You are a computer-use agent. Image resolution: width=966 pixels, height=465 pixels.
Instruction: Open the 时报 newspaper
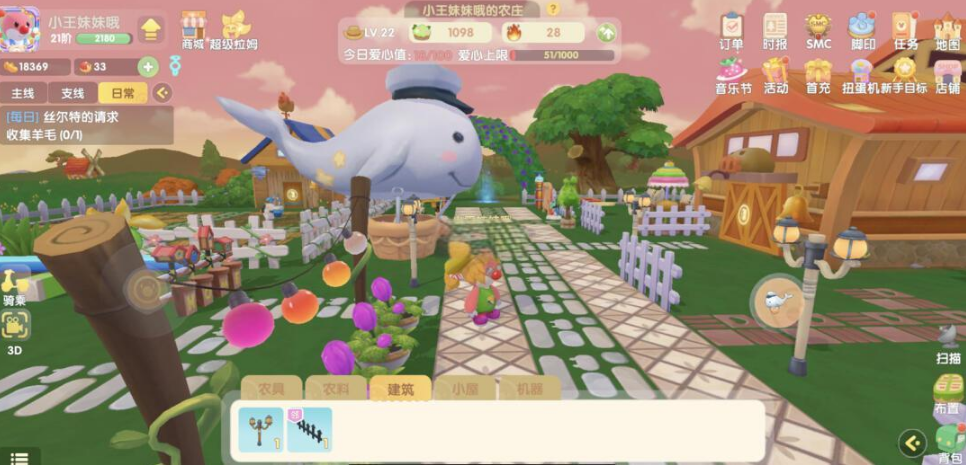click(x=774, y=31)
